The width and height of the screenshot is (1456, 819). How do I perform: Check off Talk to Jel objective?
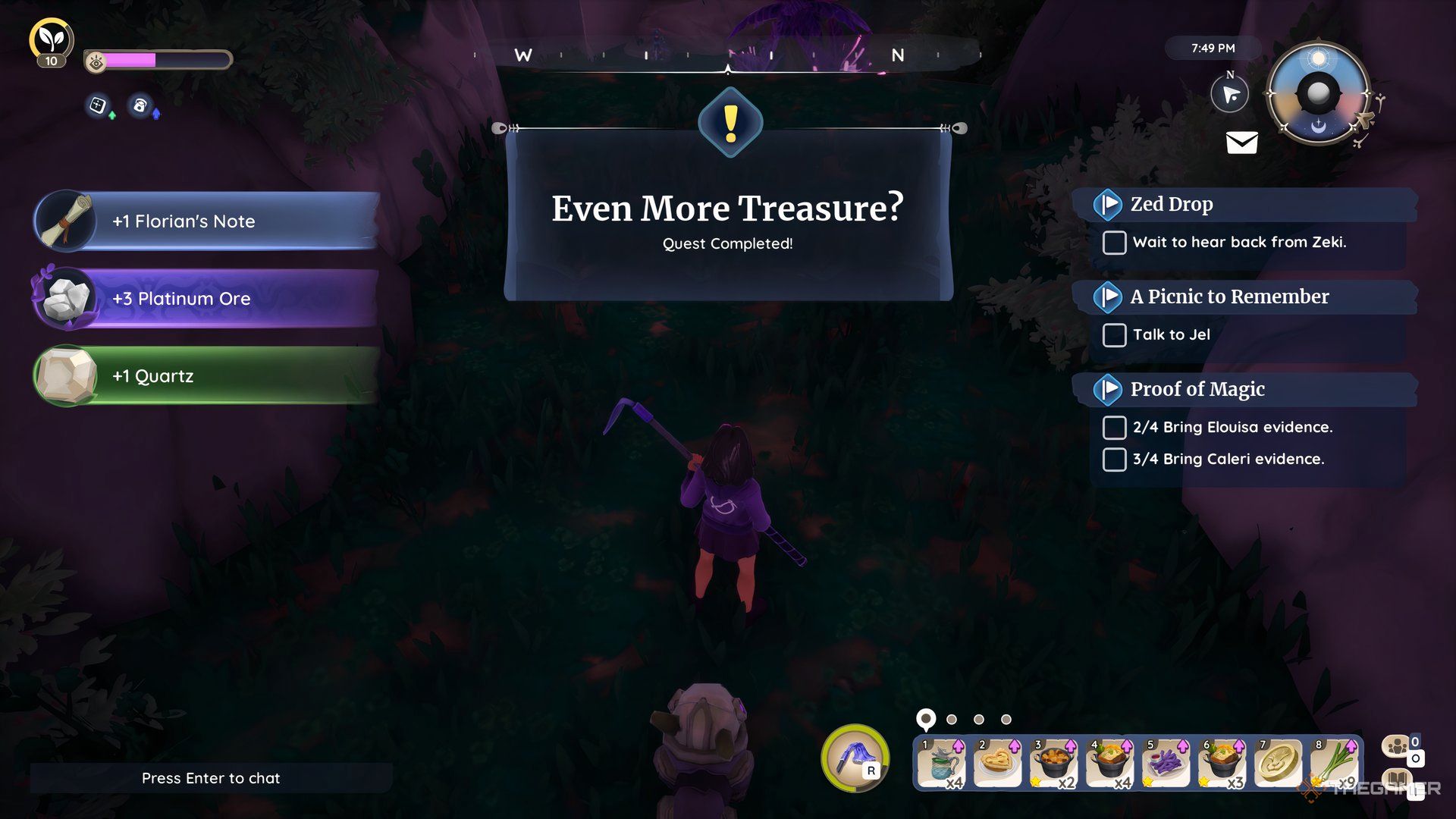[1114, 334]
